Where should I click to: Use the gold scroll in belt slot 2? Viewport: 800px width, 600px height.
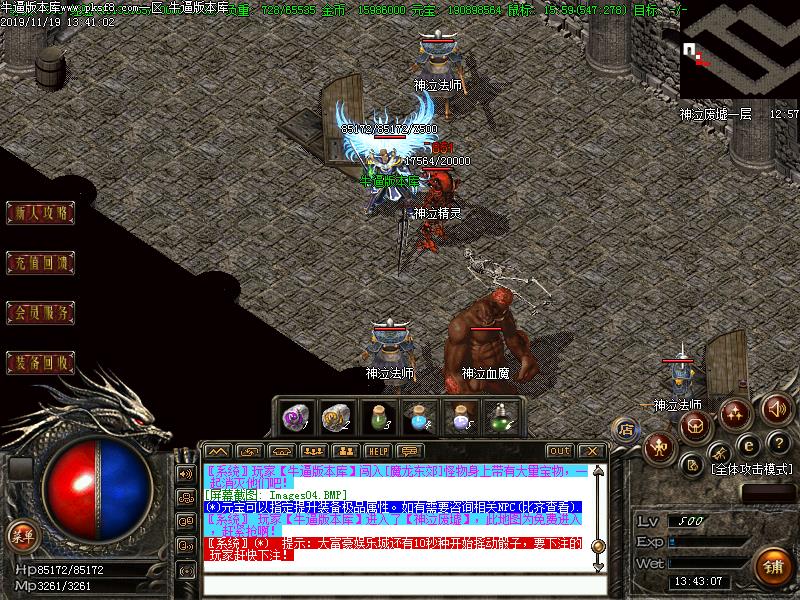pyautogui.click(x=334, y=416)
